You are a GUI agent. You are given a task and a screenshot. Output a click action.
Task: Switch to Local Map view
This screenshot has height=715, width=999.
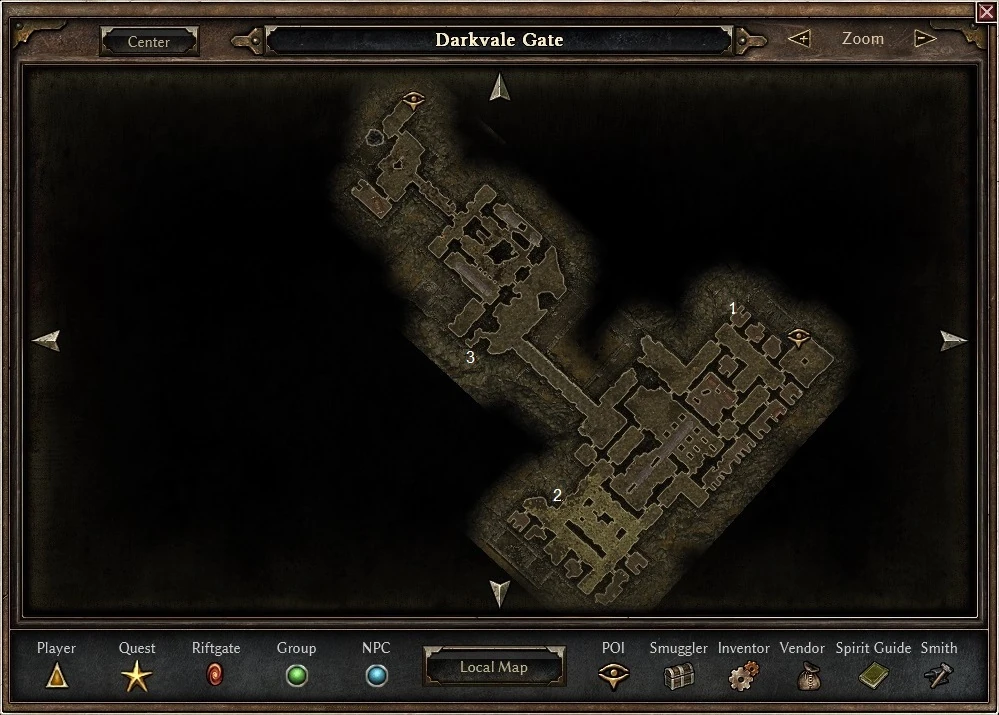[493, 667]
